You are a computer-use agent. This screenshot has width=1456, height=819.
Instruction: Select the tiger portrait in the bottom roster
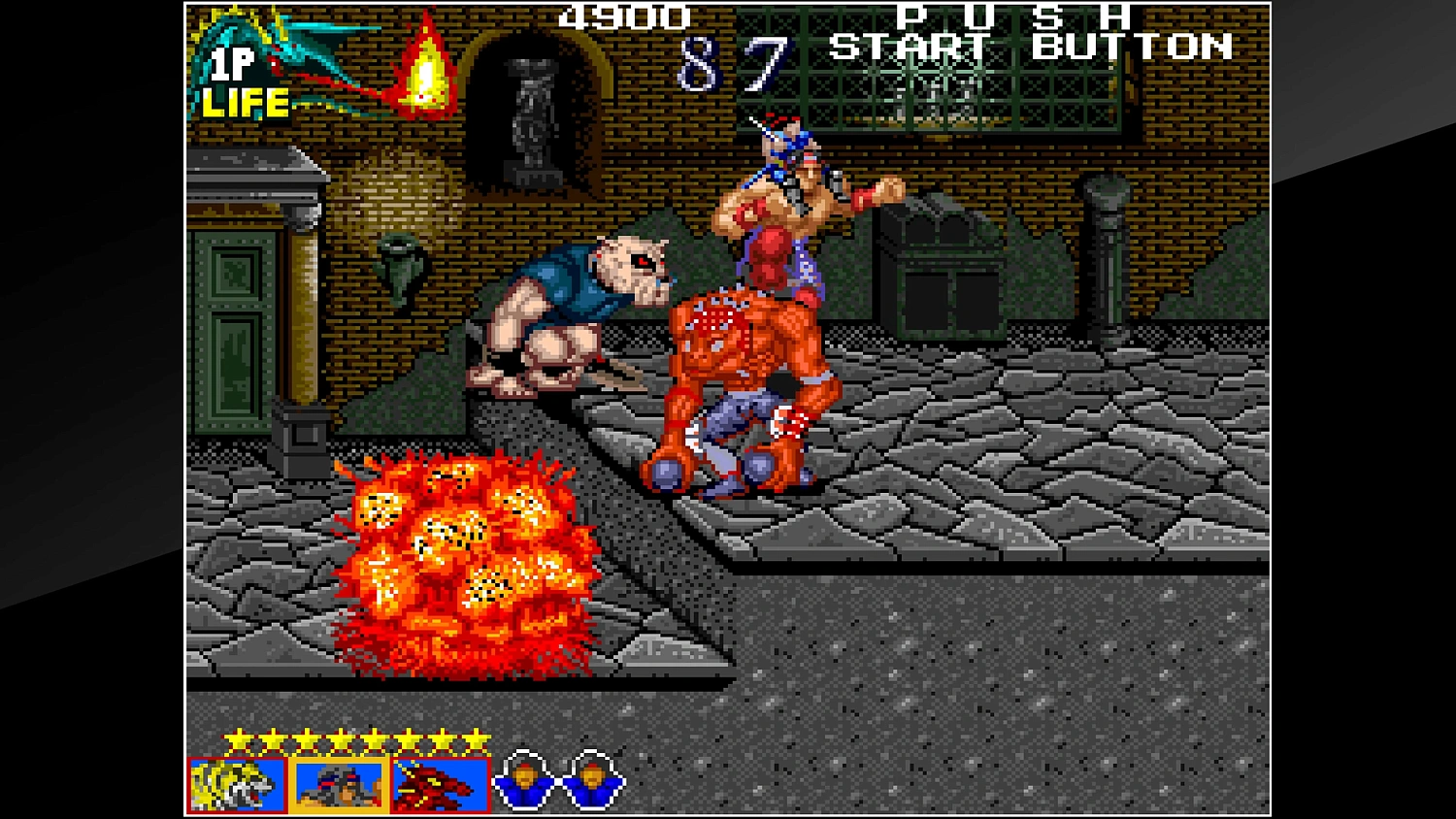point(236,784)
